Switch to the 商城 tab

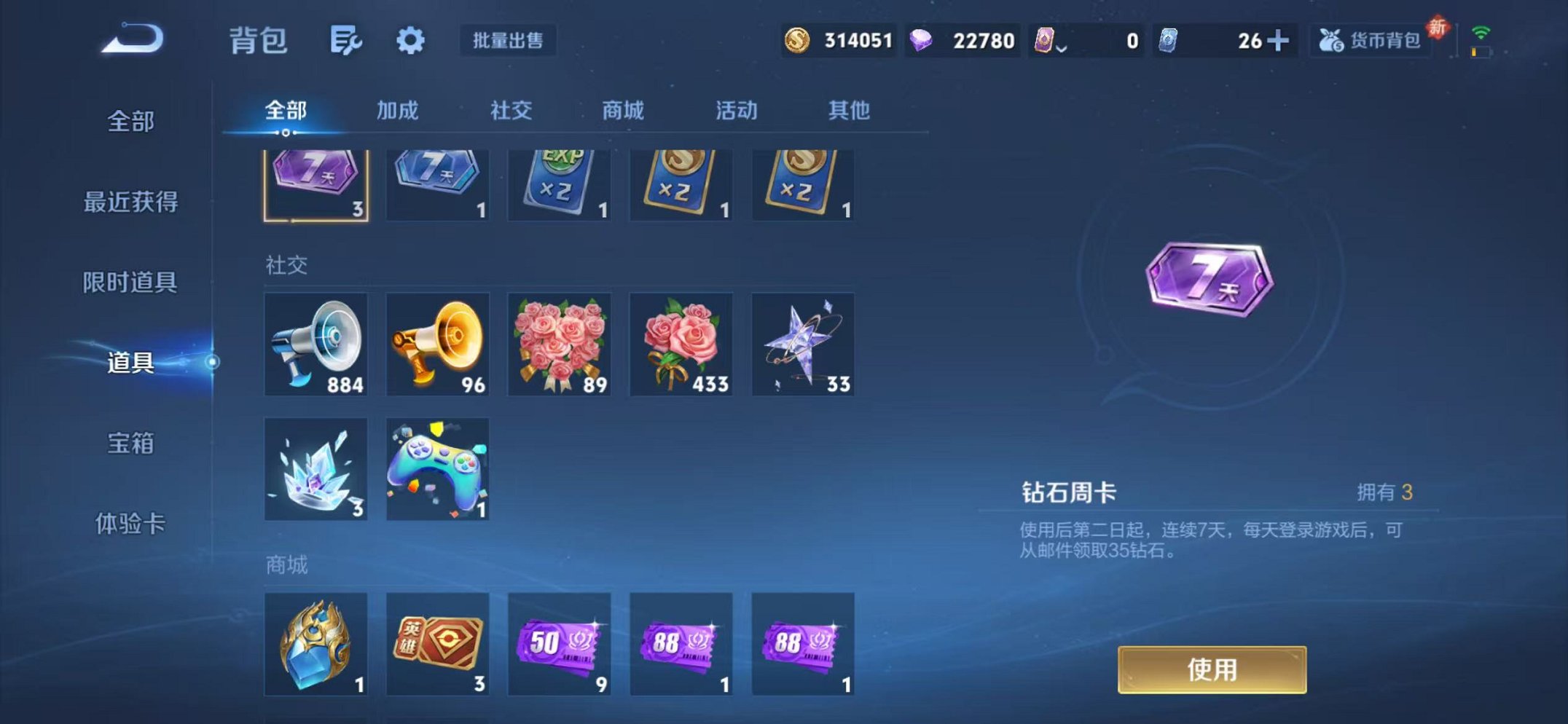click(x=621, y=111)
